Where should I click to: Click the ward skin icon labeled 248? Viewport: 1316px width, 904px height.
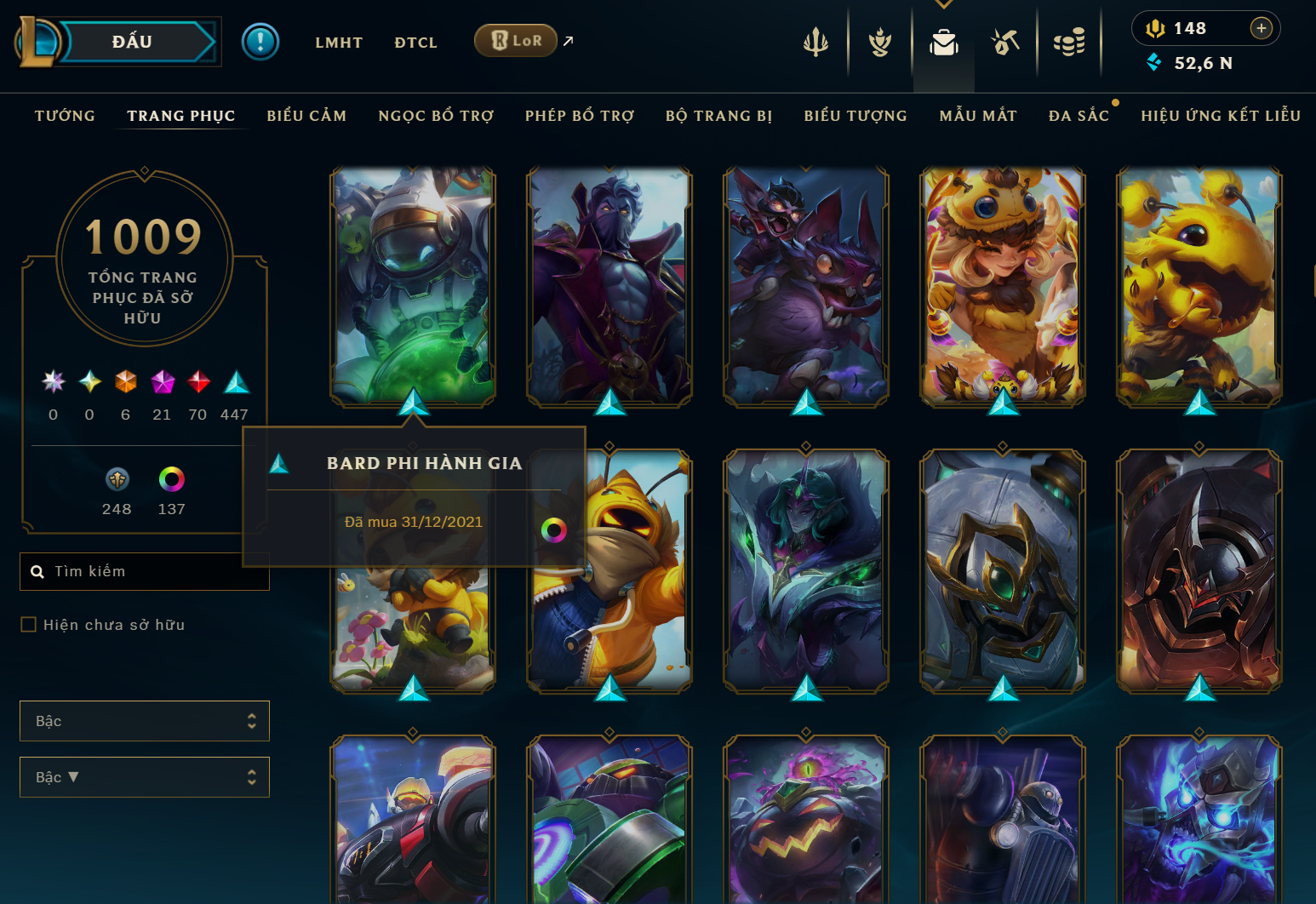click(x=117, y=478)
